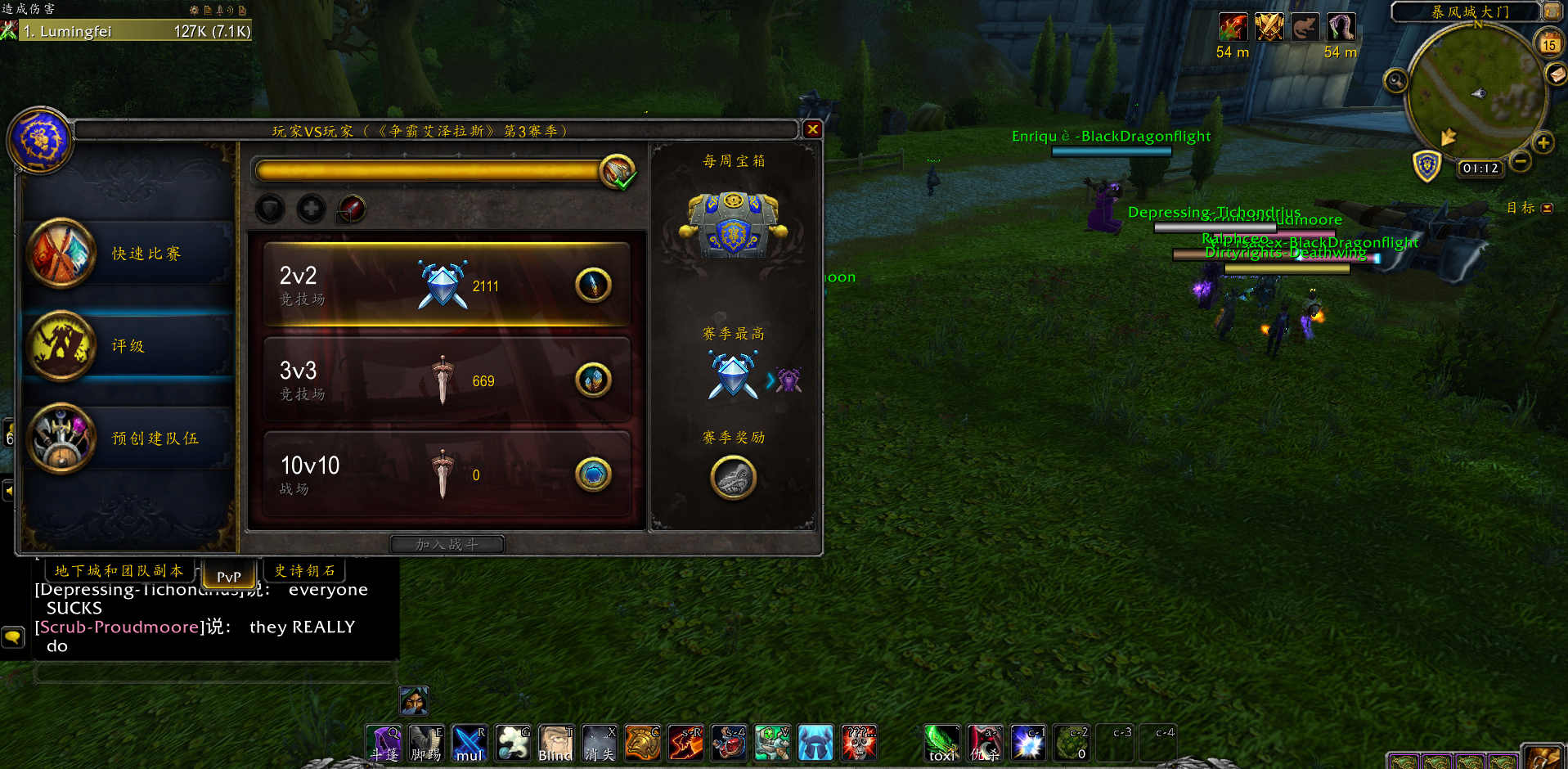The image size is (1568, 769).
Task: Activate the 消失 Vanish ability
Action: [x=599, y=743]
